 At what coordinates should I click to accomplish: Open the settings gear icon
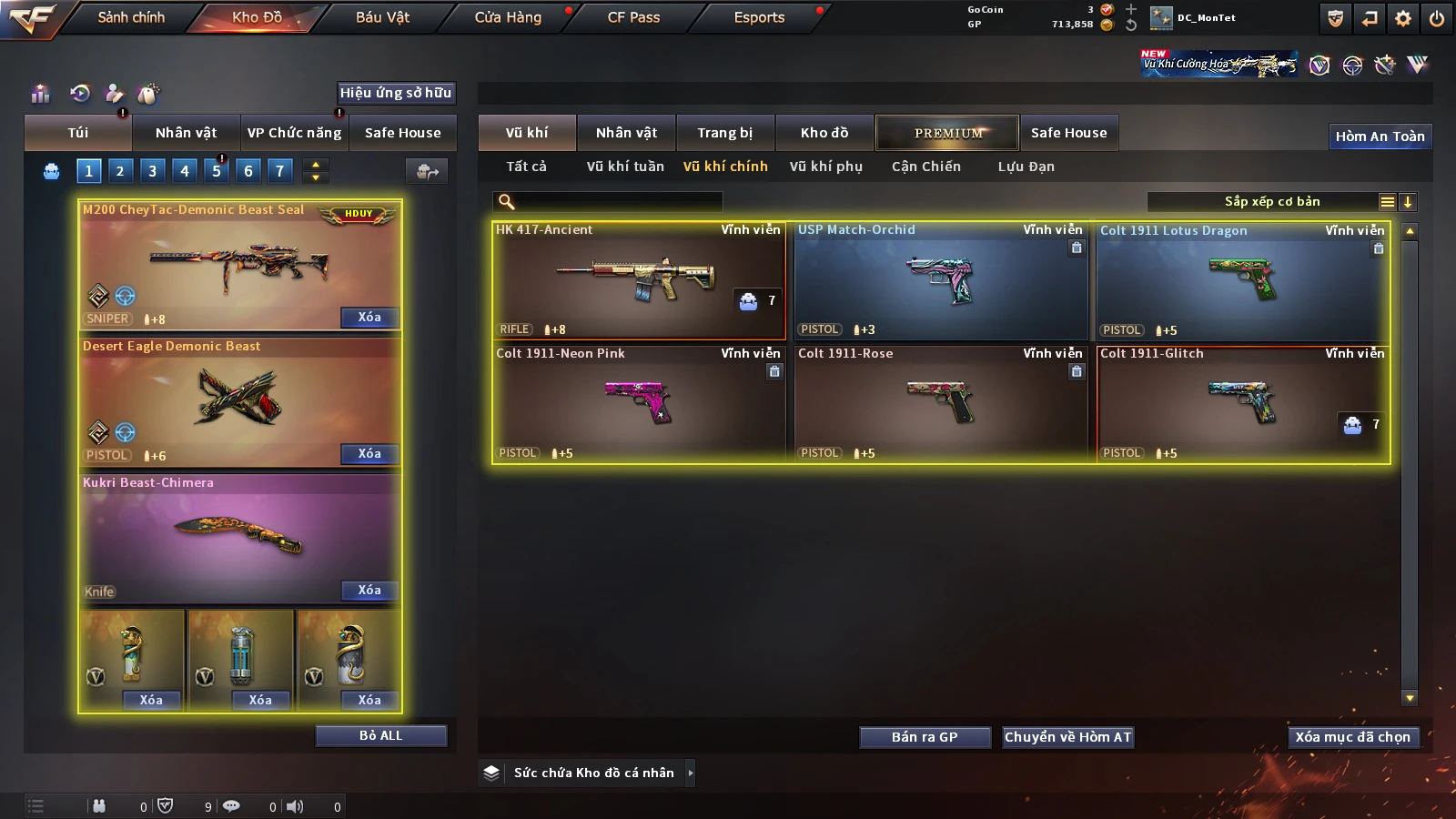tap(1403, 18)
